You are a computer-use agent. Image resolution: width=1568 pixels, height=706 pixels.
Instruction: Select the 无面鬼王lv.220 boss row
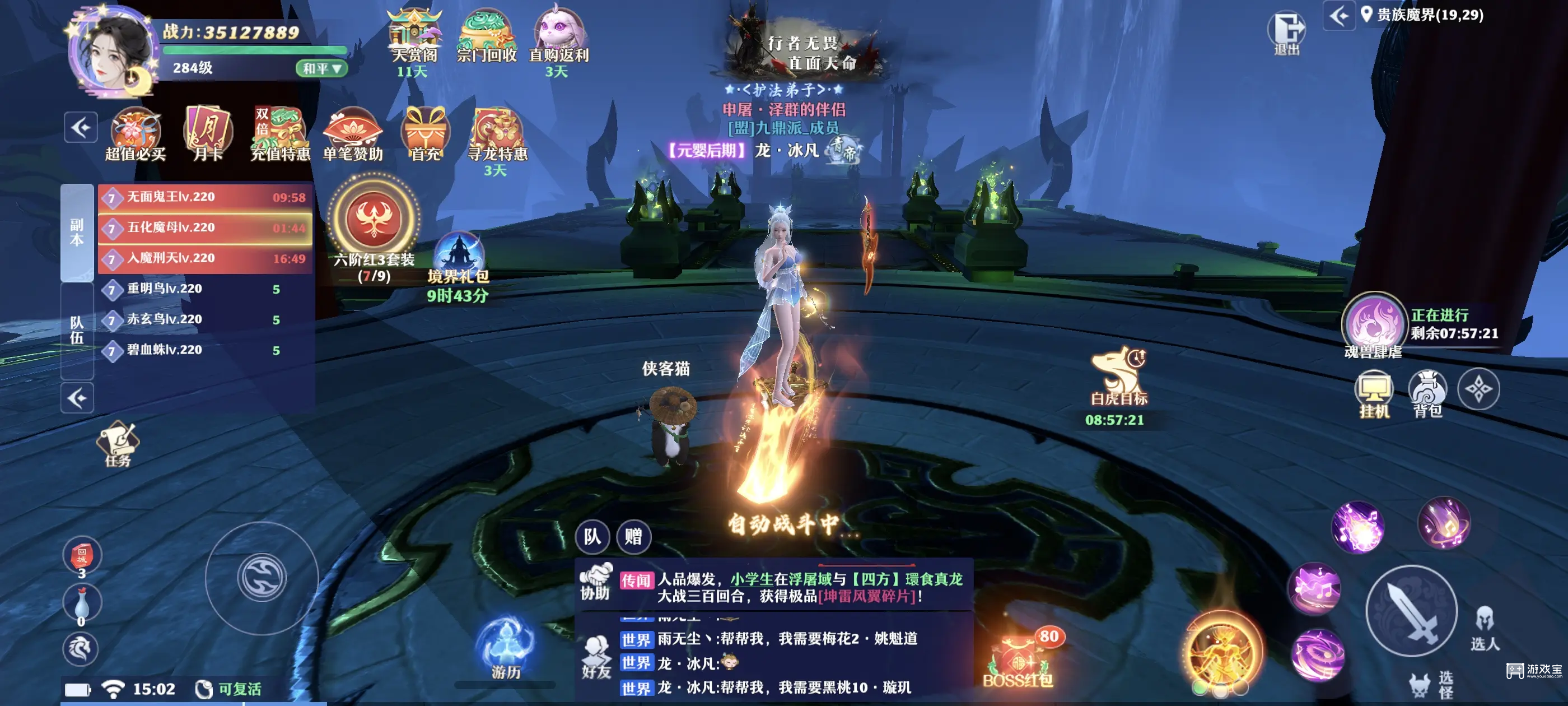coord(205,197)
